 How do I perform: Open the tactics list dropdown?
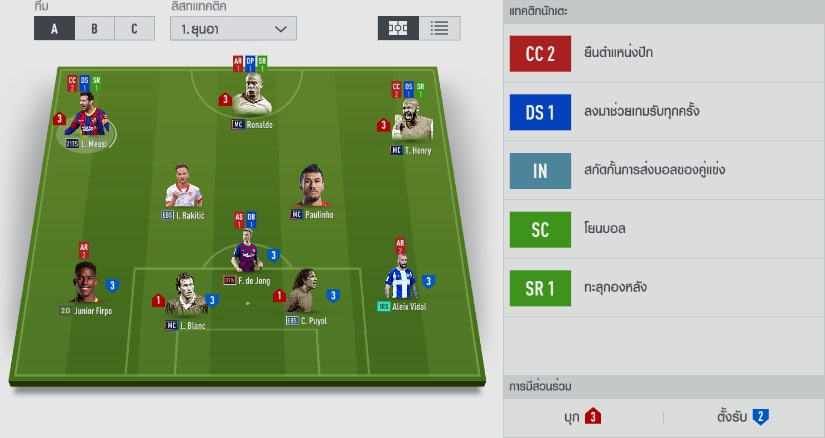click(232, 28)
